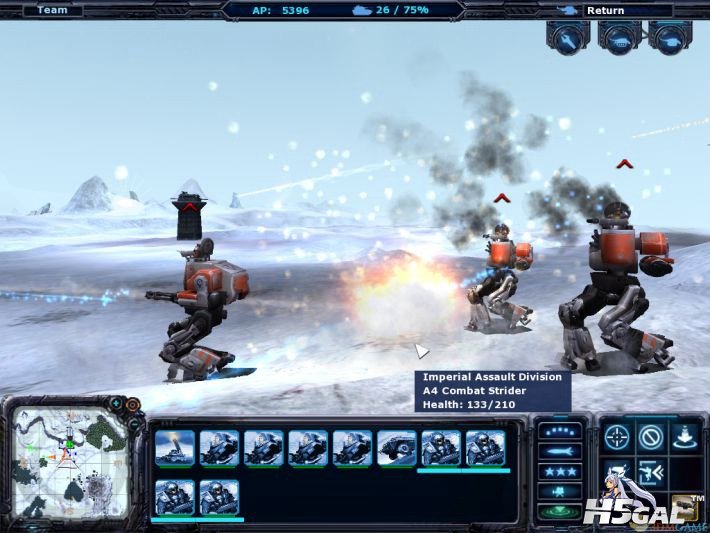Image resolution: width=710 pixels, height=533 pixels.
Task: Select the missile icon button
Action: point(560,451)
